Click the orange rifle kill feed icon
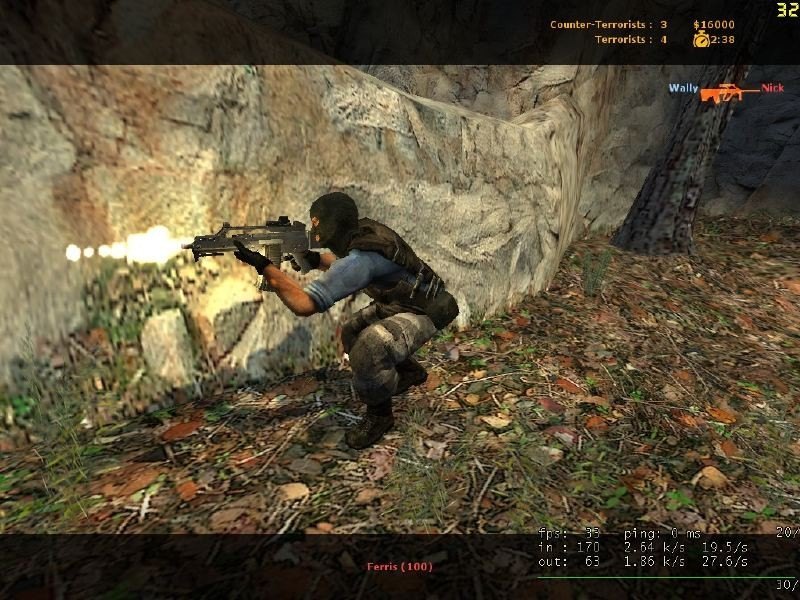Image resolution: width=800 pixels, height=600 pixels. pyautogui.click(x=729, y=93)
